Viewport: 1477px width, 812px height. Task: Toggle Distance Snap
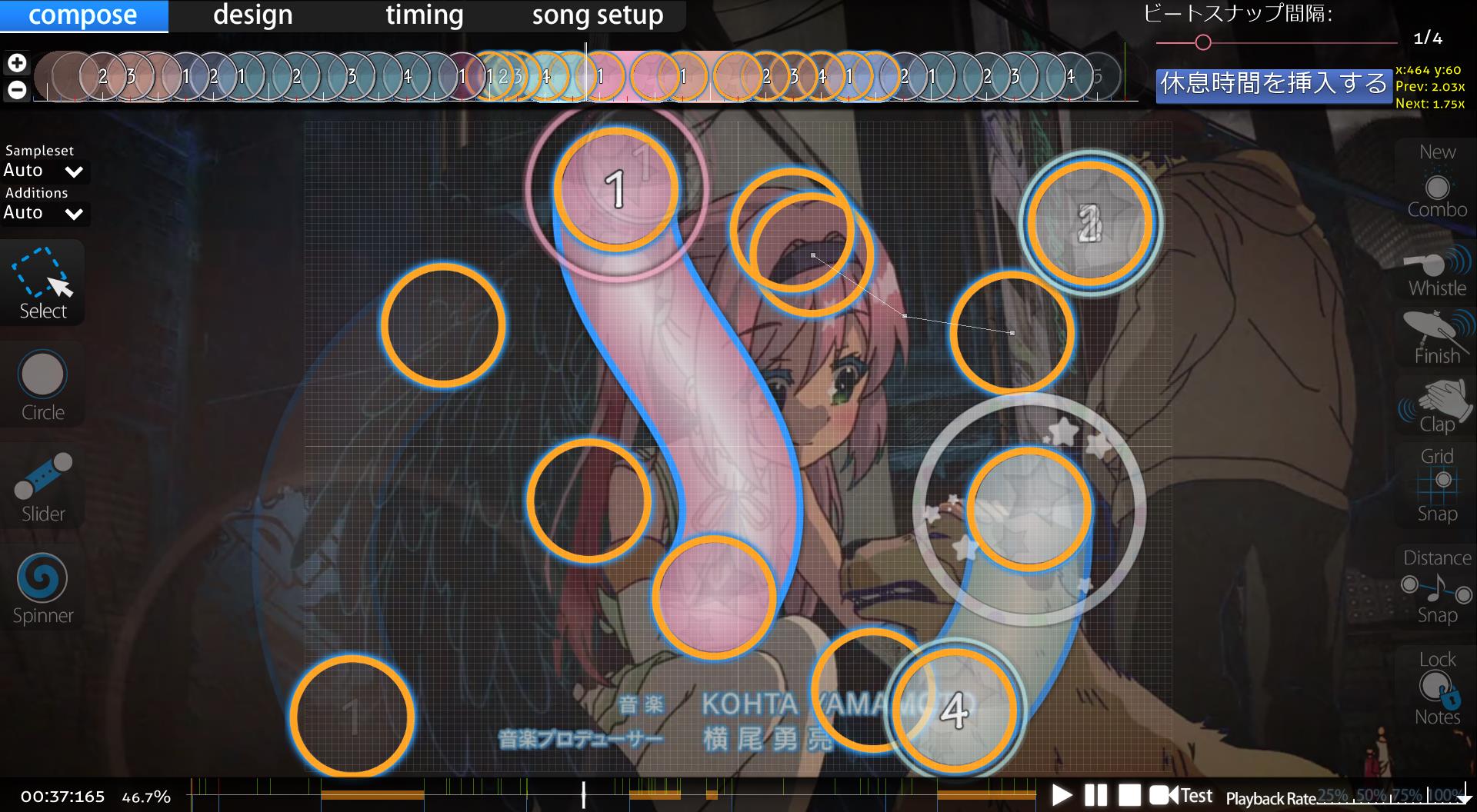tap(1437, 587)
